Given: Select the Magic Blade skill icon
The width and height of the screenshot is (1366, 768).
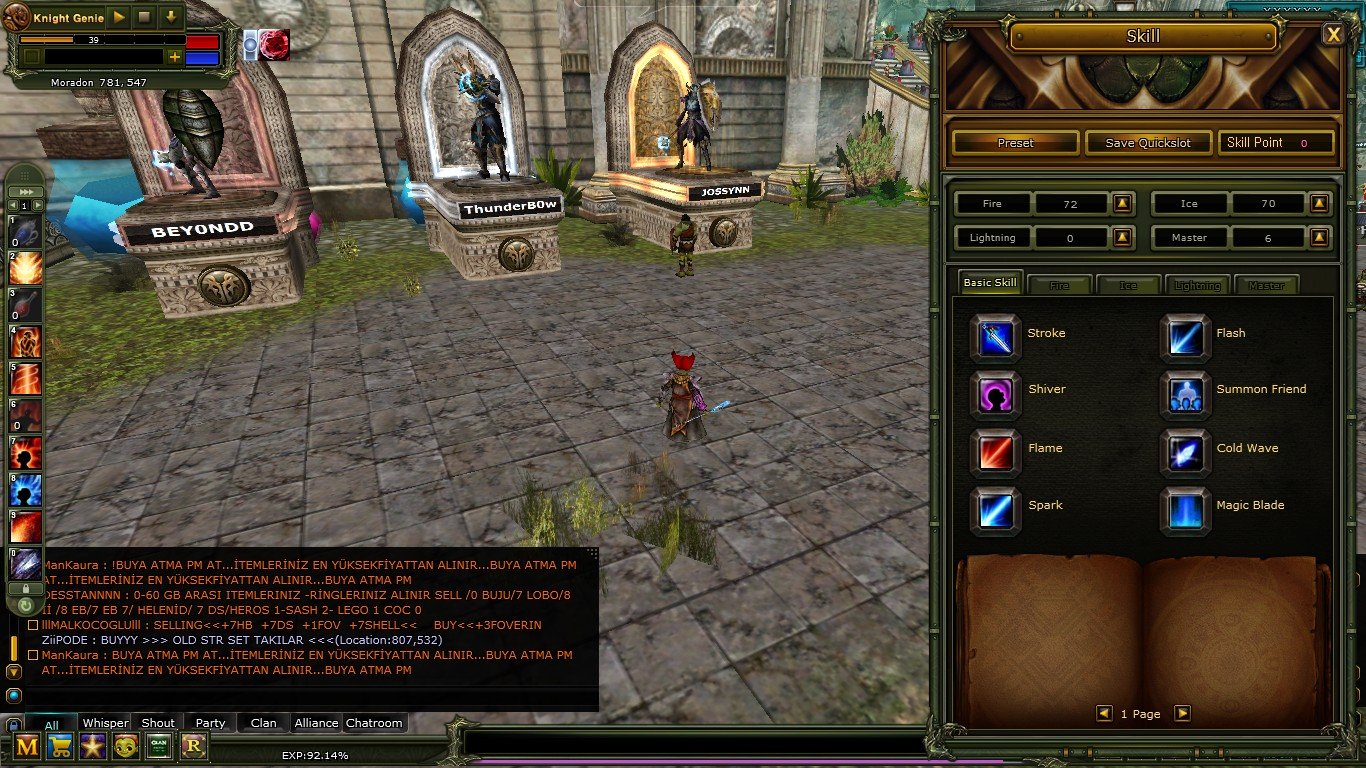Looking at the screenshot, I should coord(1185,510).
